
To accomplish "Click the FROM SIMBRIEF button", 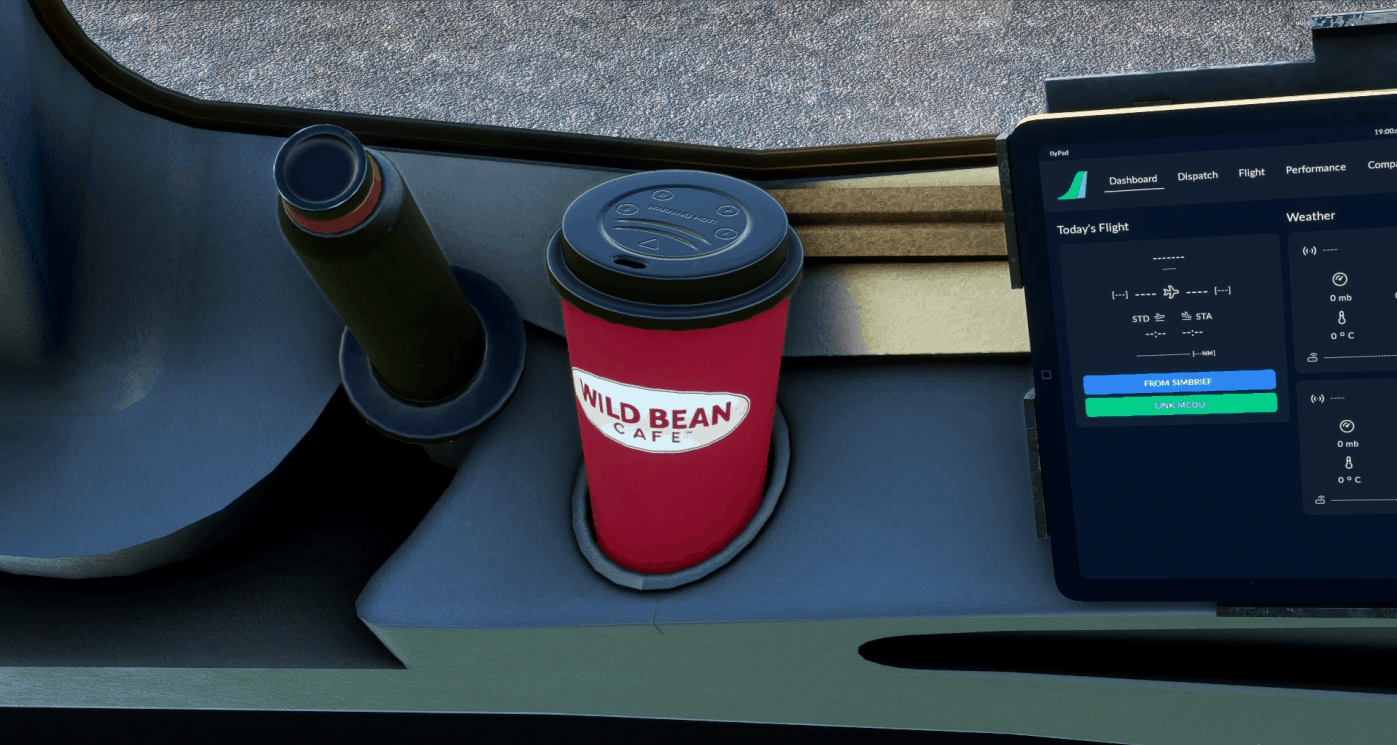I will tap(1180, 382).
